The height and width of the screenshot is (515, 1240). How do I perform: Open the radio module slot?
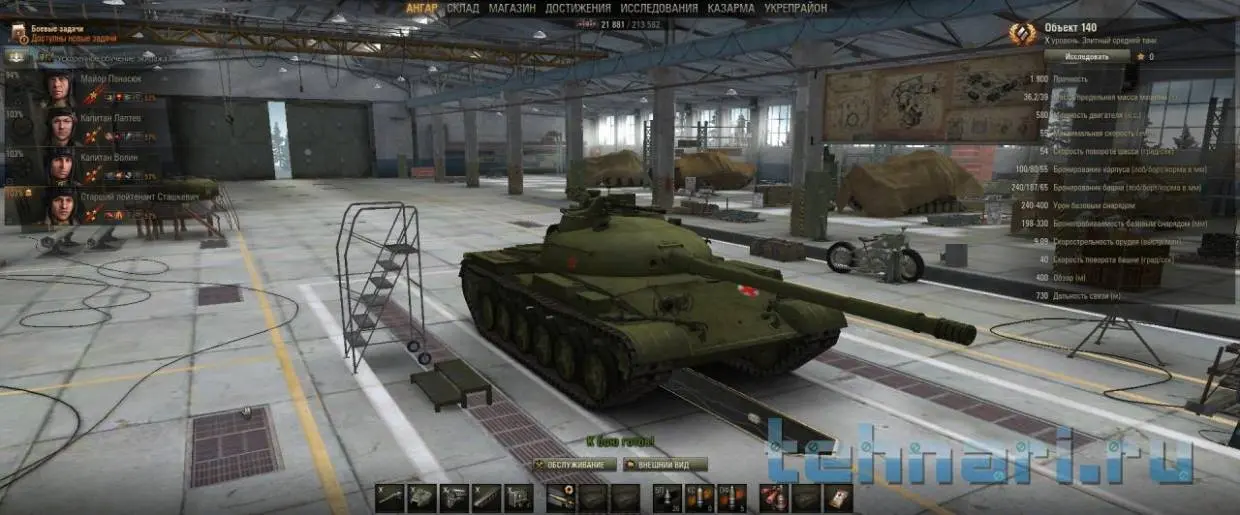point(519,496)
